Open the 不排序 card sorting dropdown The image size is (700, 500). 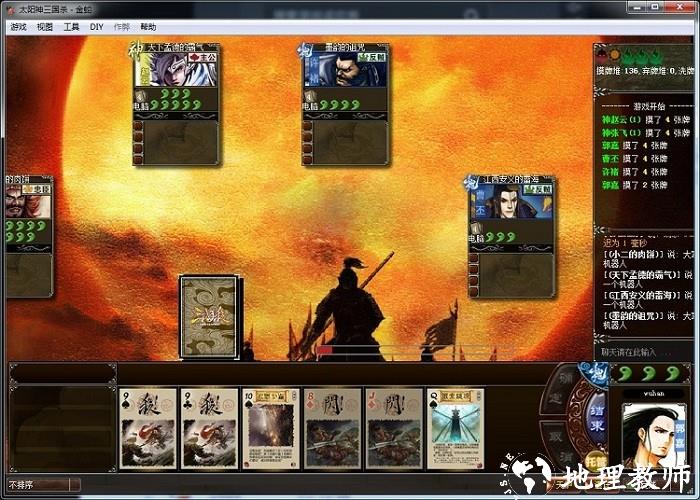click(40, 485)
